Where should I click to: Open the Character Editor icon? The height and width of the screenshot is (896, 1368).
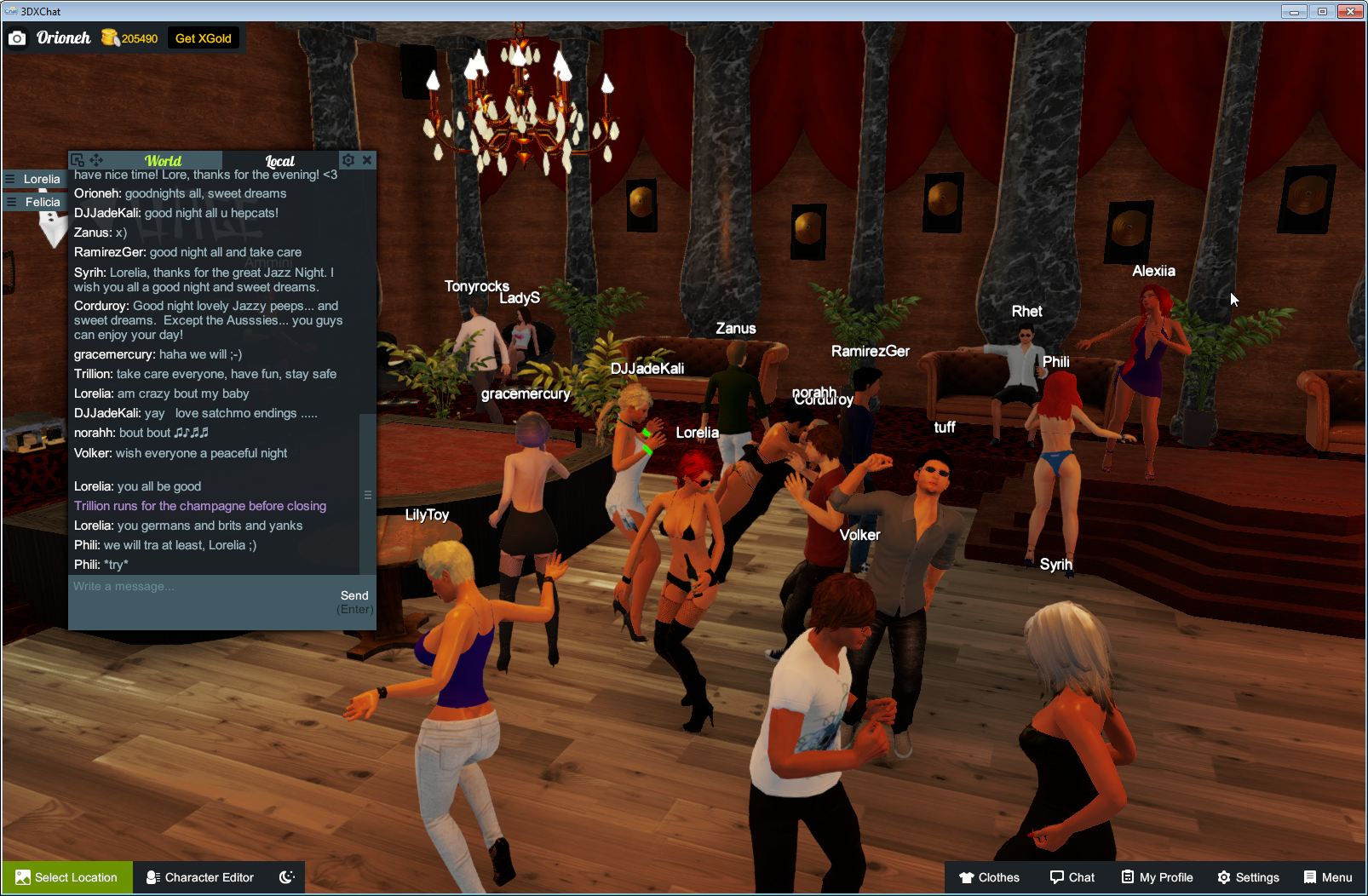point(152,877)
